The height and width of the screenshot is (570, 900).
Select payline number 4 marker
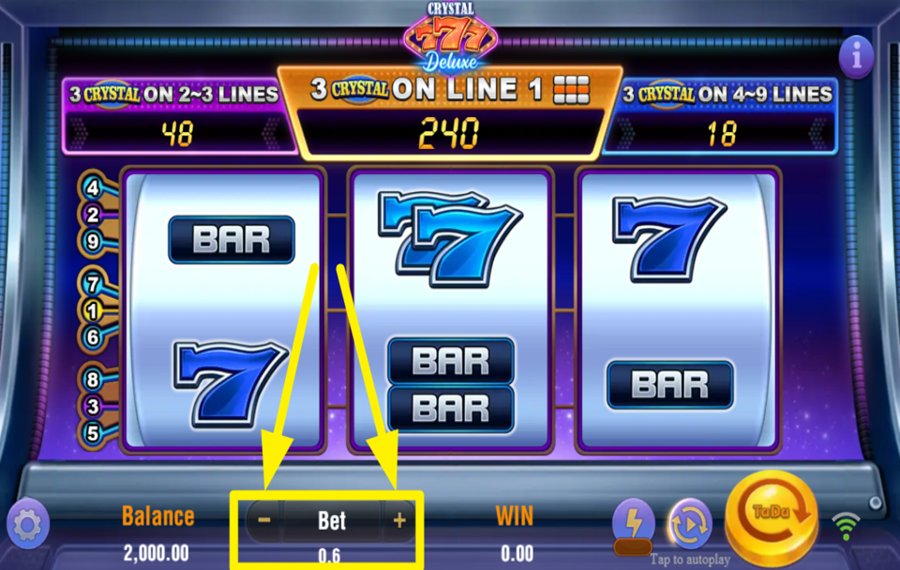tap(93, 187)
